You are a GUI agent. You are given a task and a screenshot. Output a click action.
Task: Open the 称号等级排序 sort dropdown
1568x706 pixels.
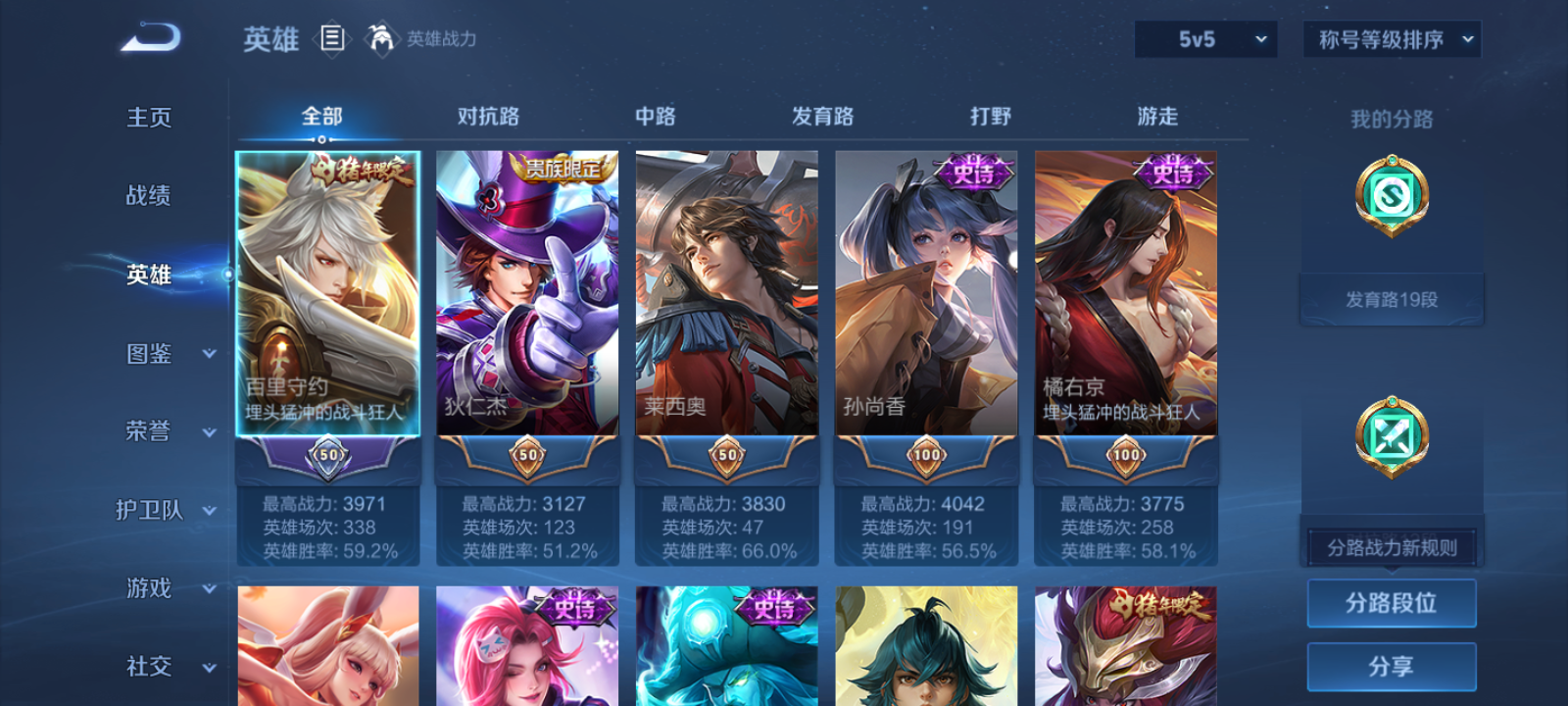pos(1391,39)
